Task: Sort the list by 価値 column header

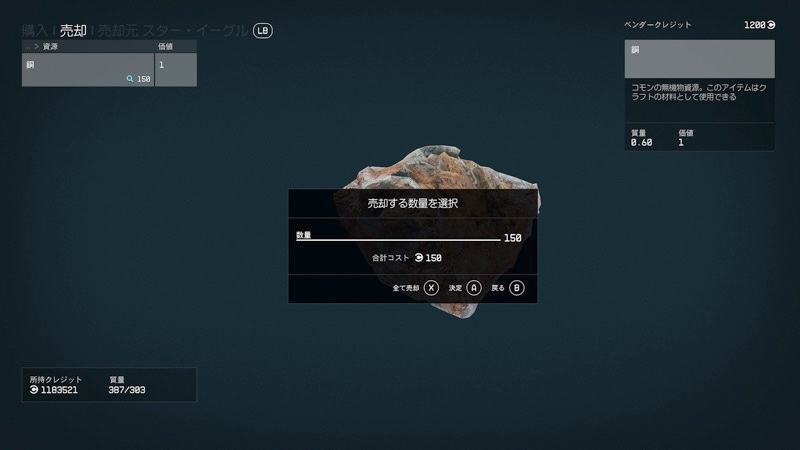Action: [175, 46]
